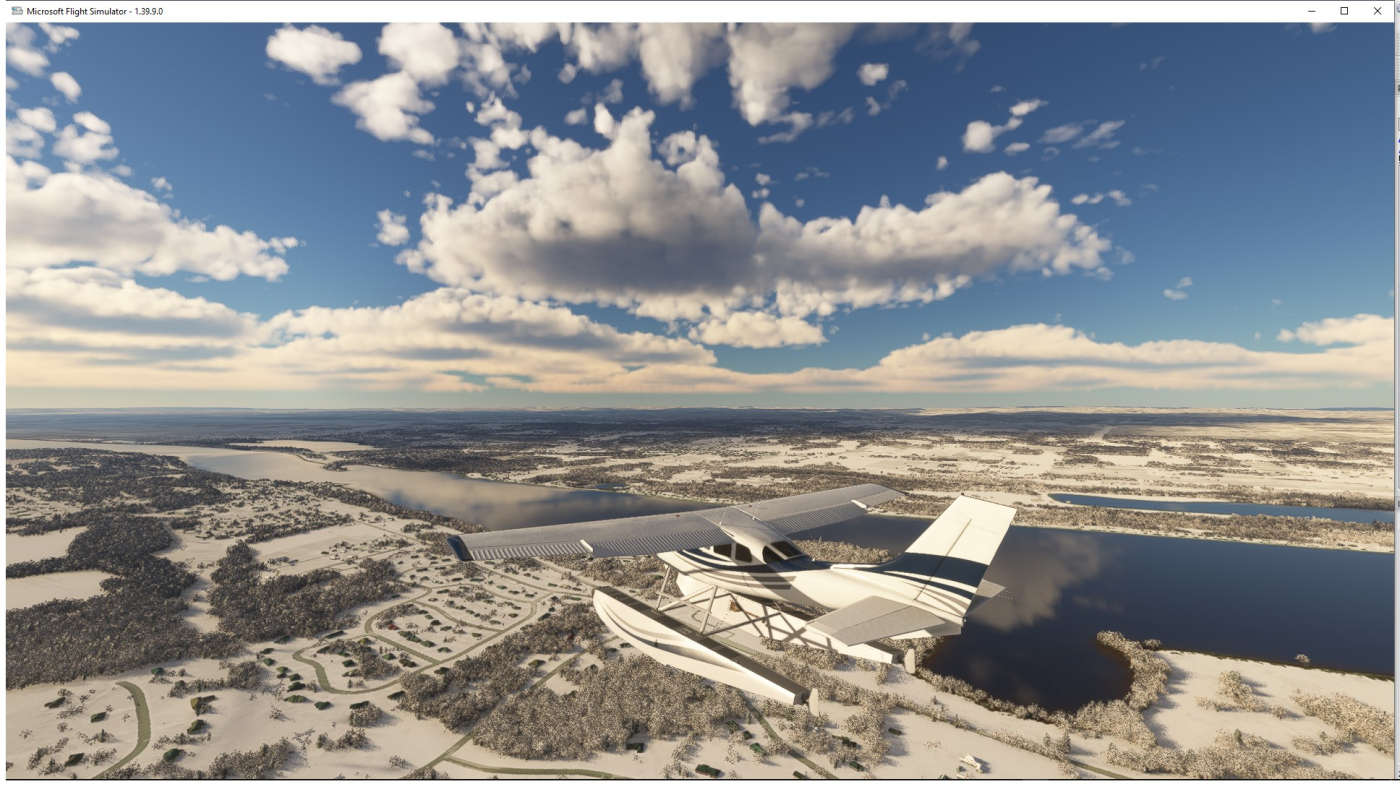
Task: Maximize the Flight Simulator window
Action: (x=1344, y=11)
